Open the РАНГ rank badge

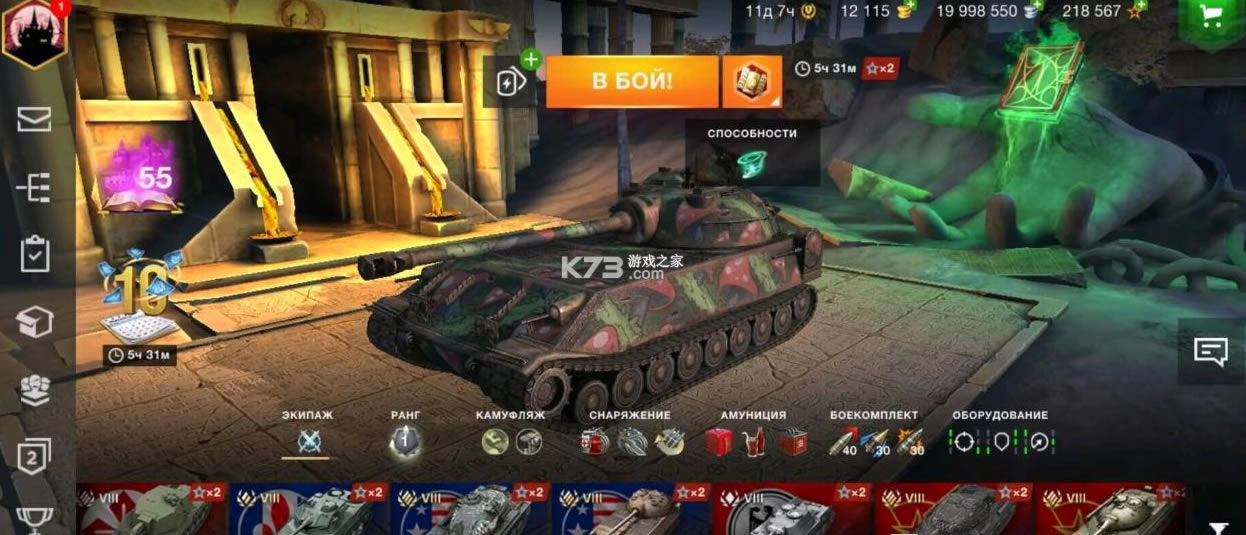pyautogui.click(x=405, y=441)
